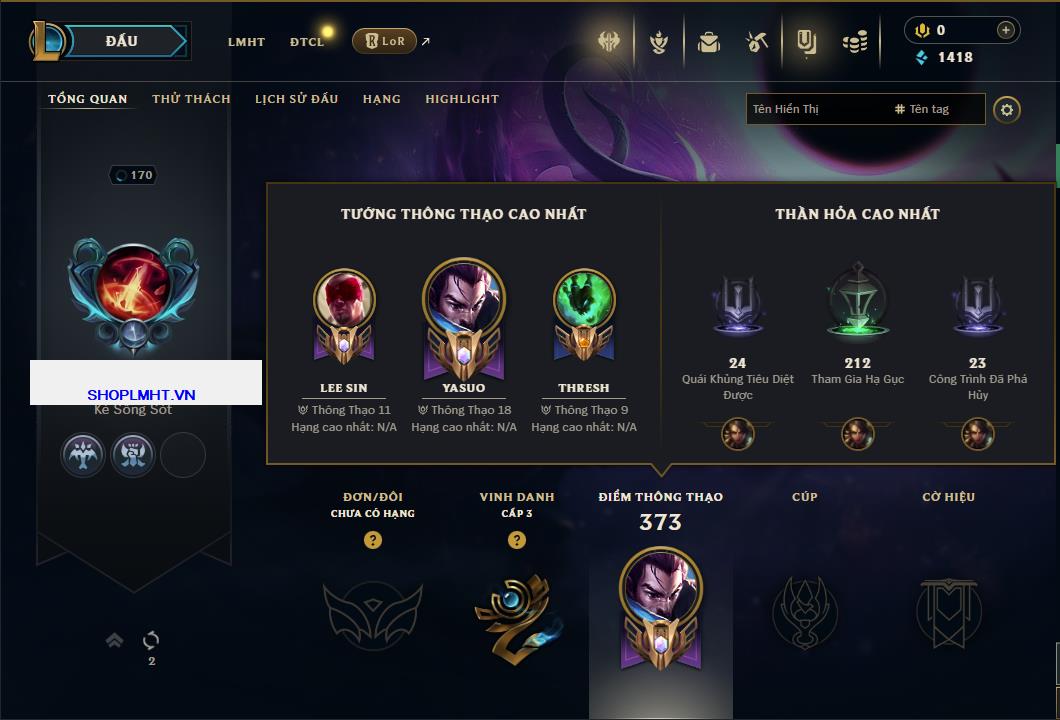
Task: Switch to the Tổng Quan tab
Action: point(88,99)
